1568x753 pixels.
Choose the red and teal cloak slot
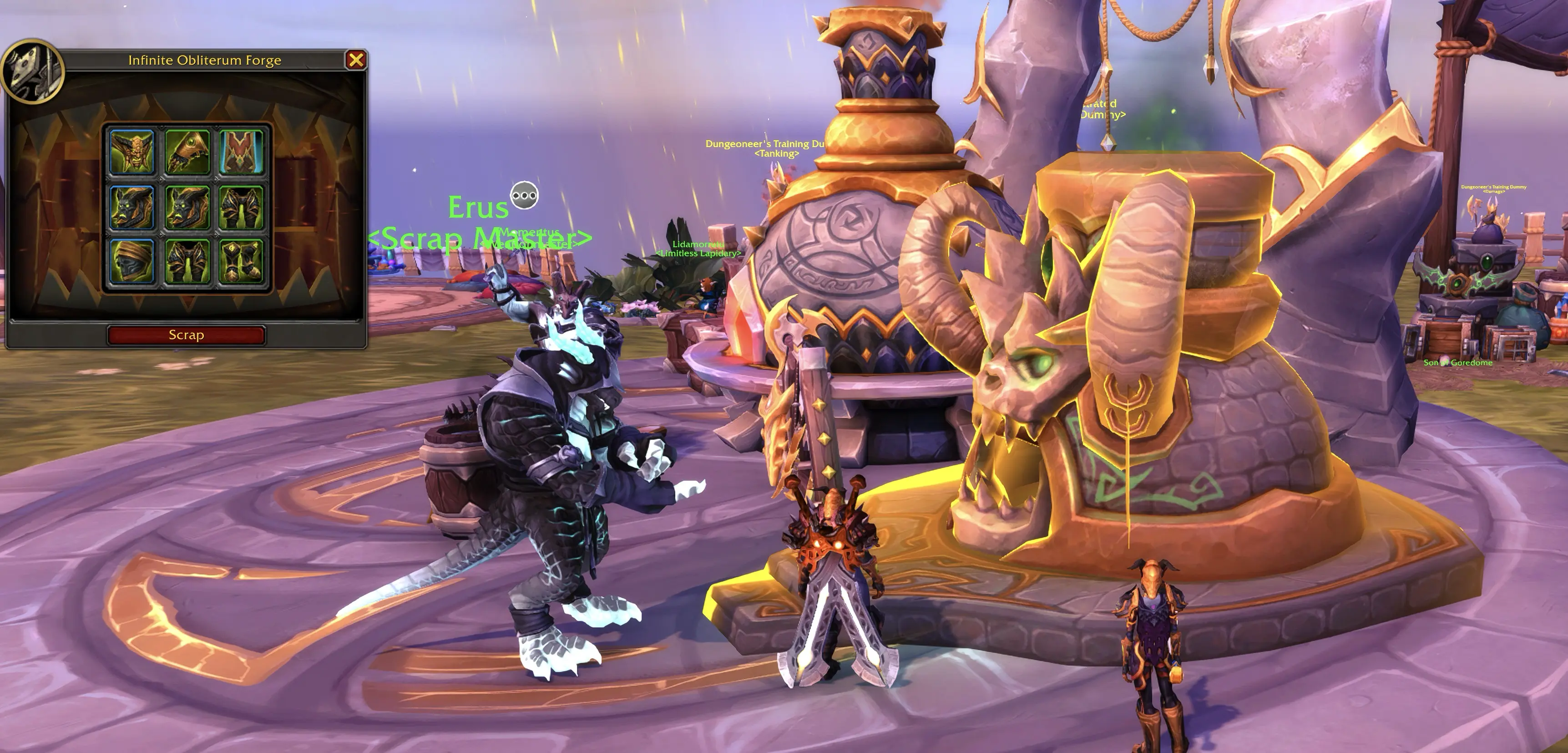pos(241,152)
